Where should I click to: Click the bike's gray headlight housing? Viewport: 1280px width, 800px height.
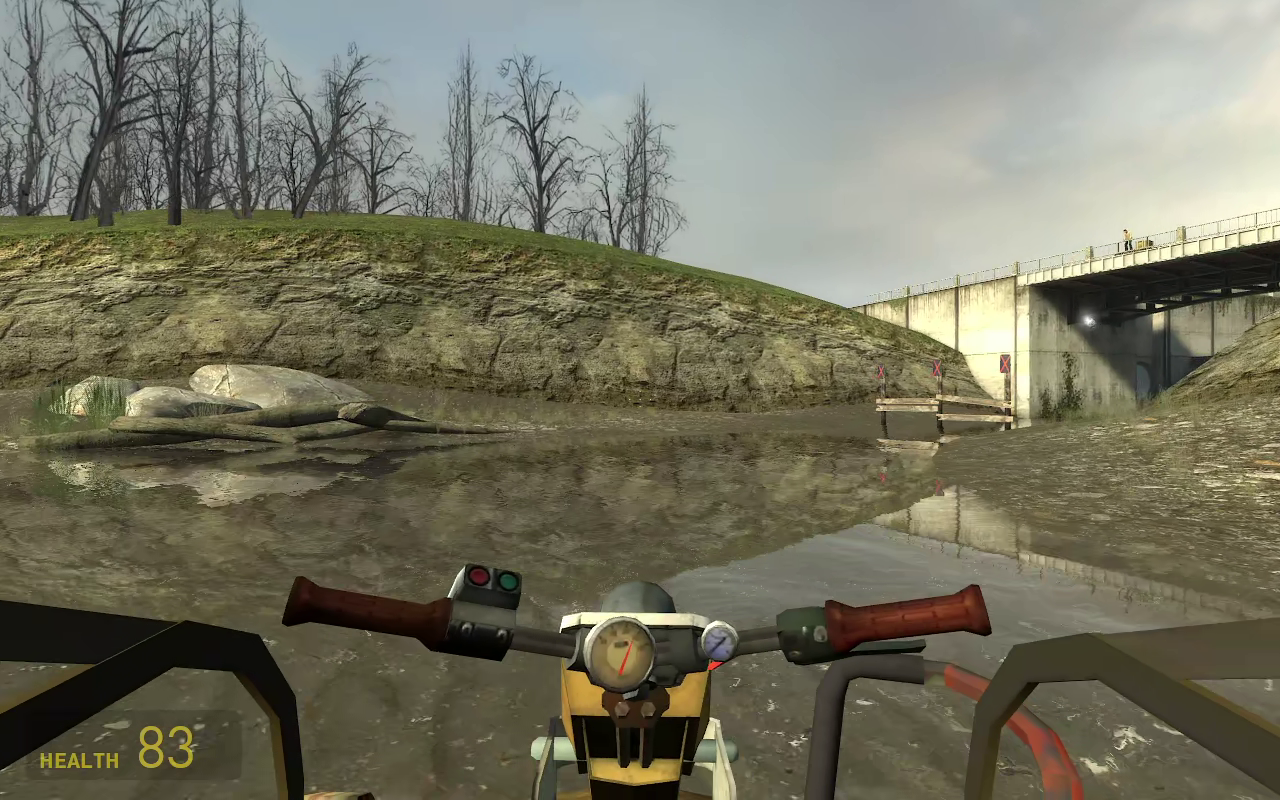click(x=638, y=596)
